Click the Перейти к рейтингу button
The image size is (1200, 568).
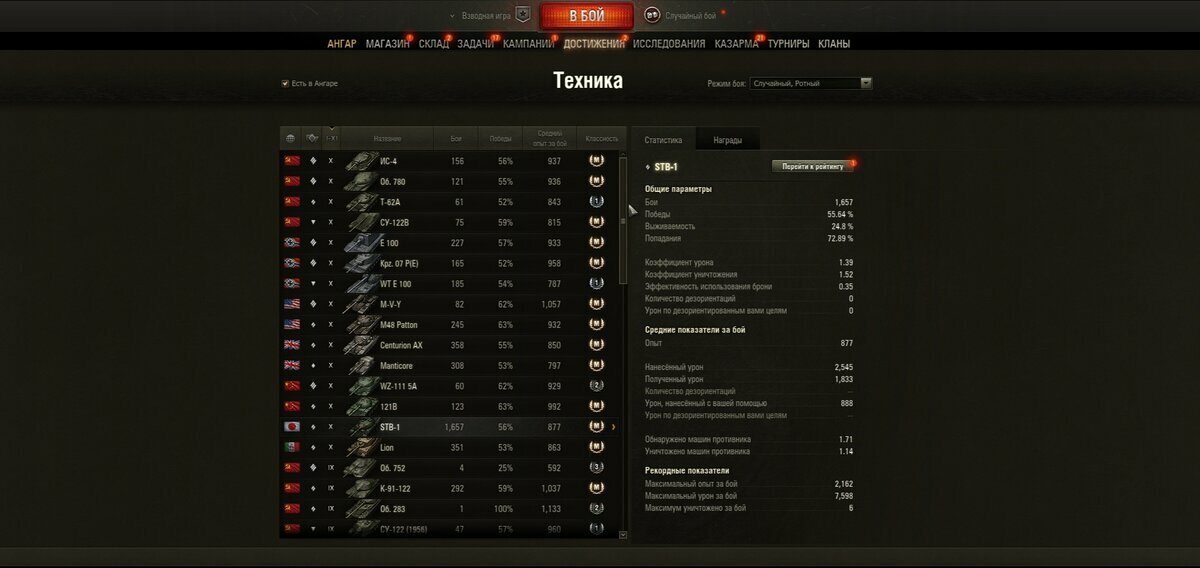pyautogui.click(x=813, y=166)
